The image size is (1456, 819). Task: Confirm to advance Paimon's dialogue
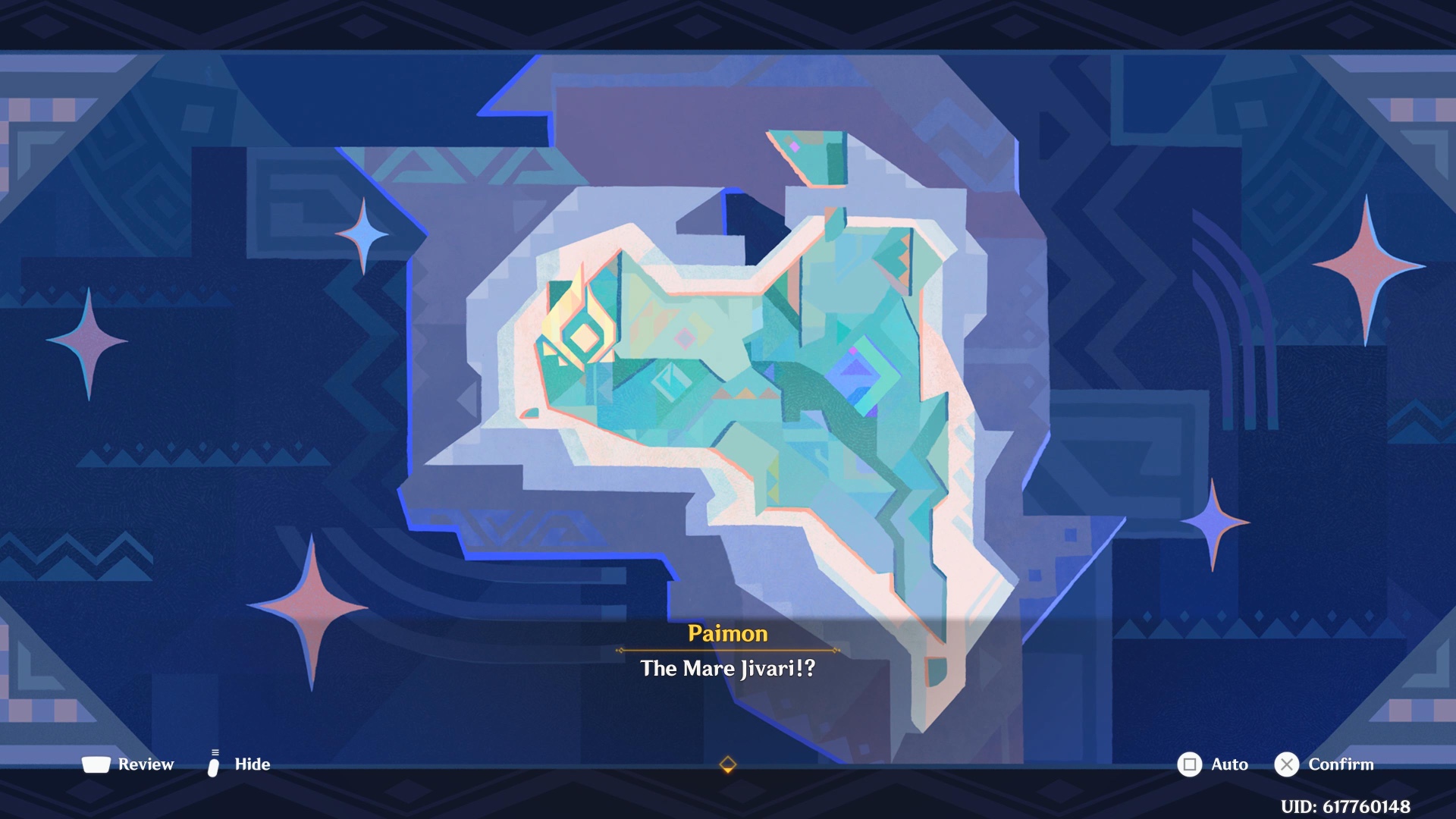pos(1341,764)
